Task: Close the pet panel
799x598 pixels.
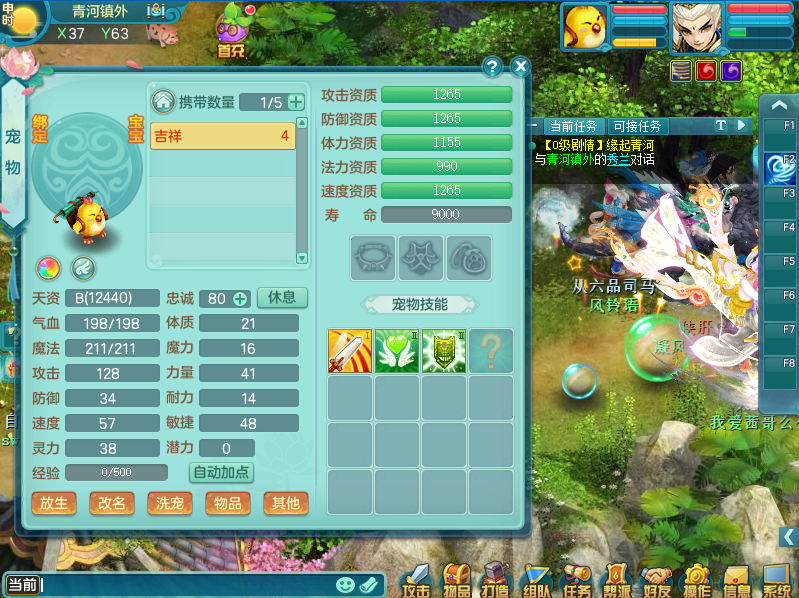Action: click(x=520, y=66)
